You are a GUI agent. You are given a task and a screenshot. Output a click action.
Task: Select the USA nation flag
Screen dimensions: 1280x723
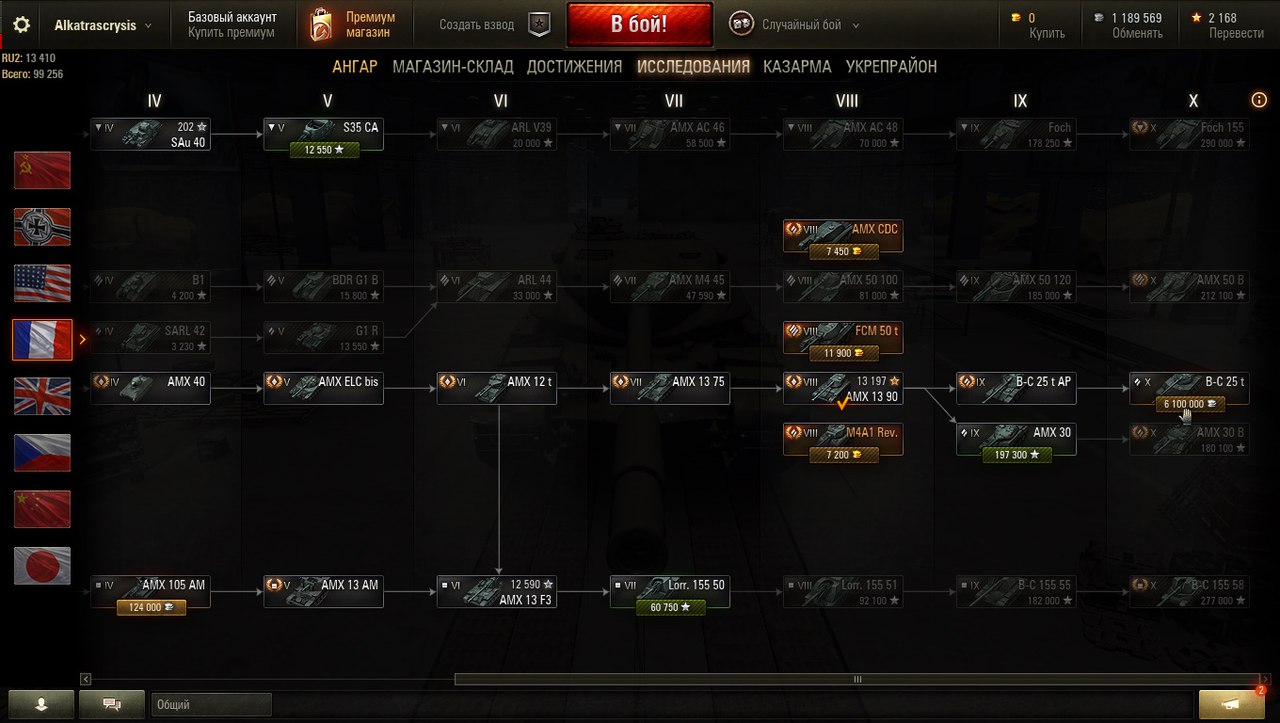point(42,283)
